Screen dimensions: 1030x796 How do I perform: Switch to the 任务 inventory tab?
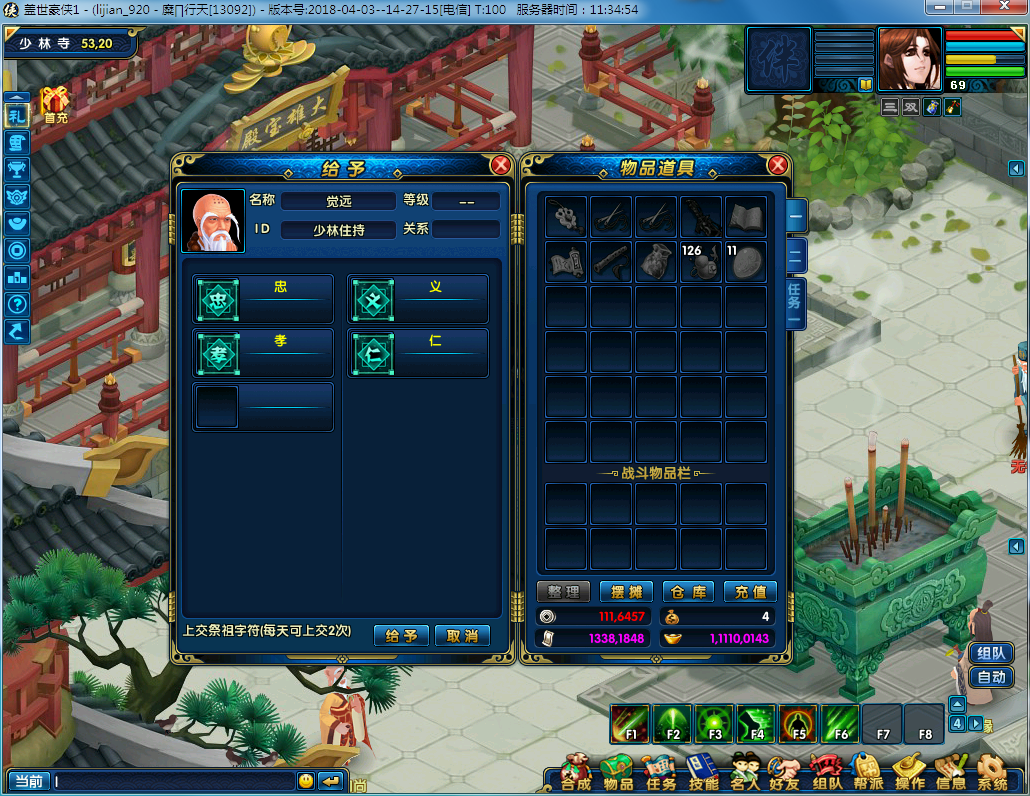coord(794,302)
